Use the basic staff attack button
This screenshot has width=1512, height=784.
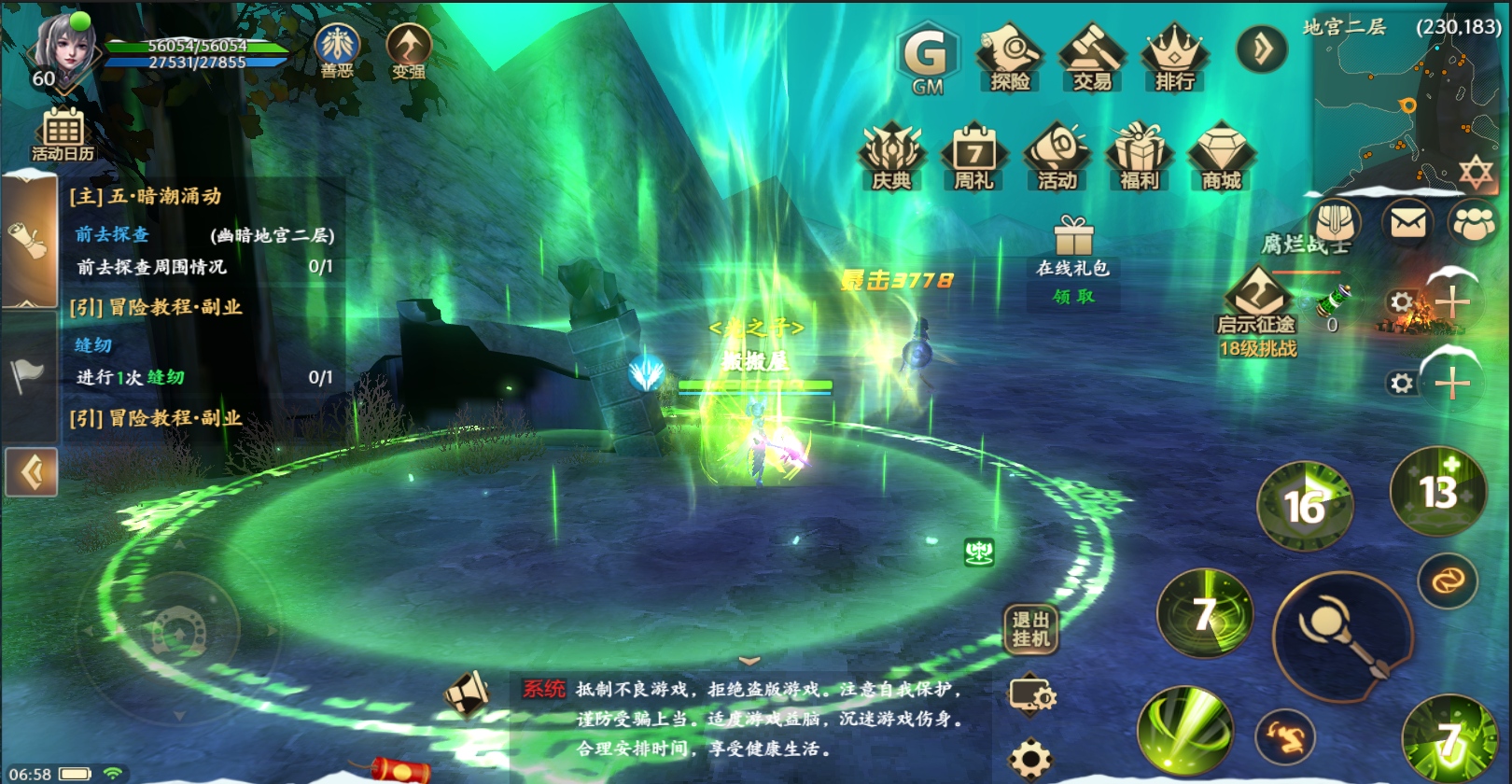coord(1342,635)
